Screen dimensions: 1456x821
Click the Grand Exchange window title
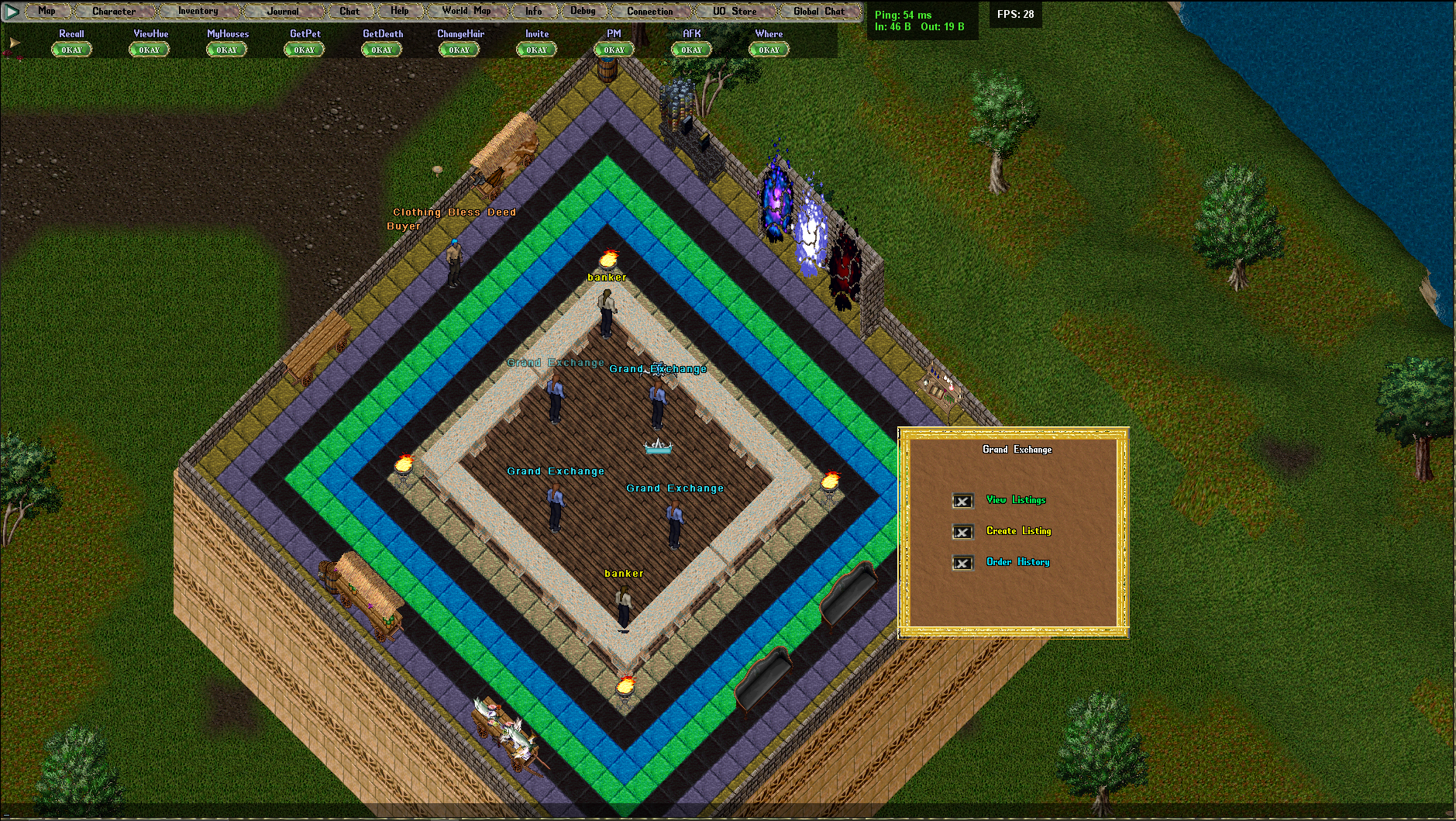pos(1016,450)
